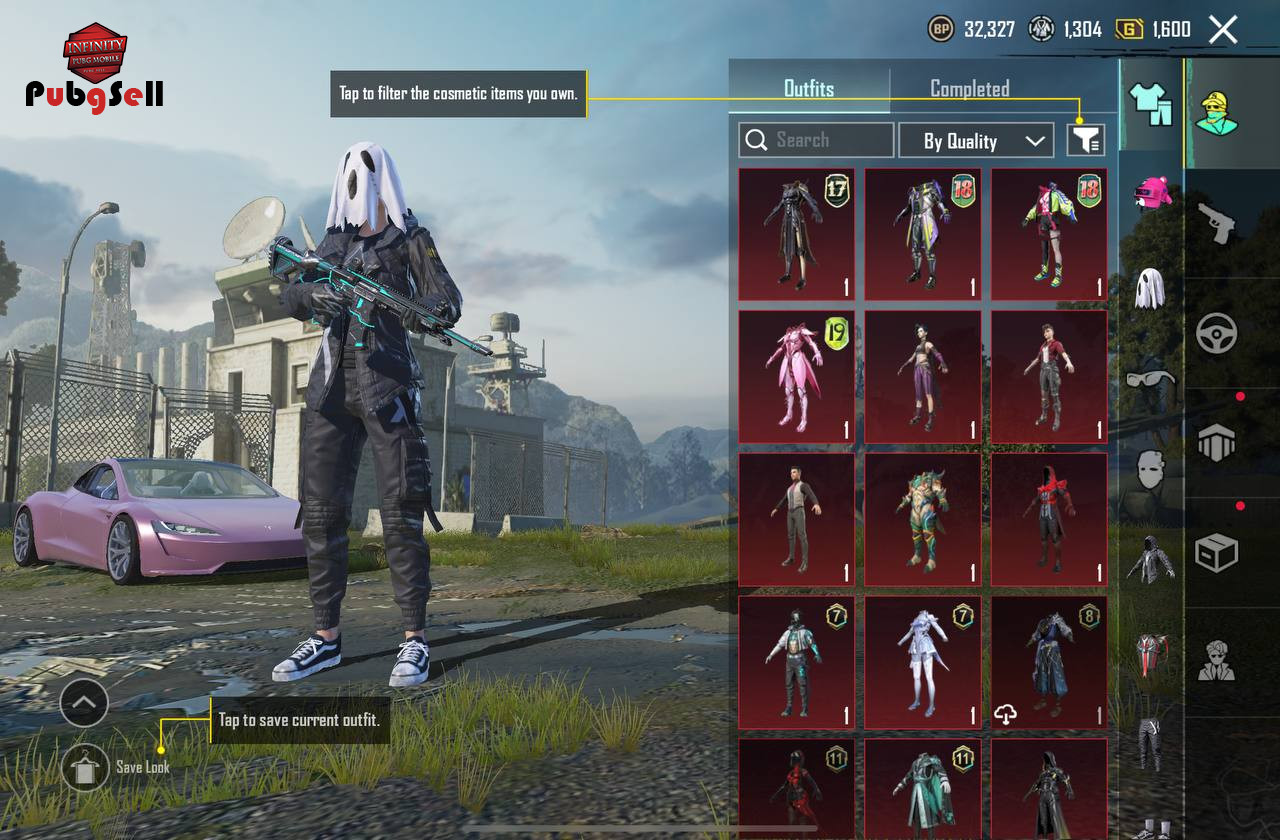Select the neon green jacket level 18 outfit
This screenshot has height=840, width=1280.
1049,234
